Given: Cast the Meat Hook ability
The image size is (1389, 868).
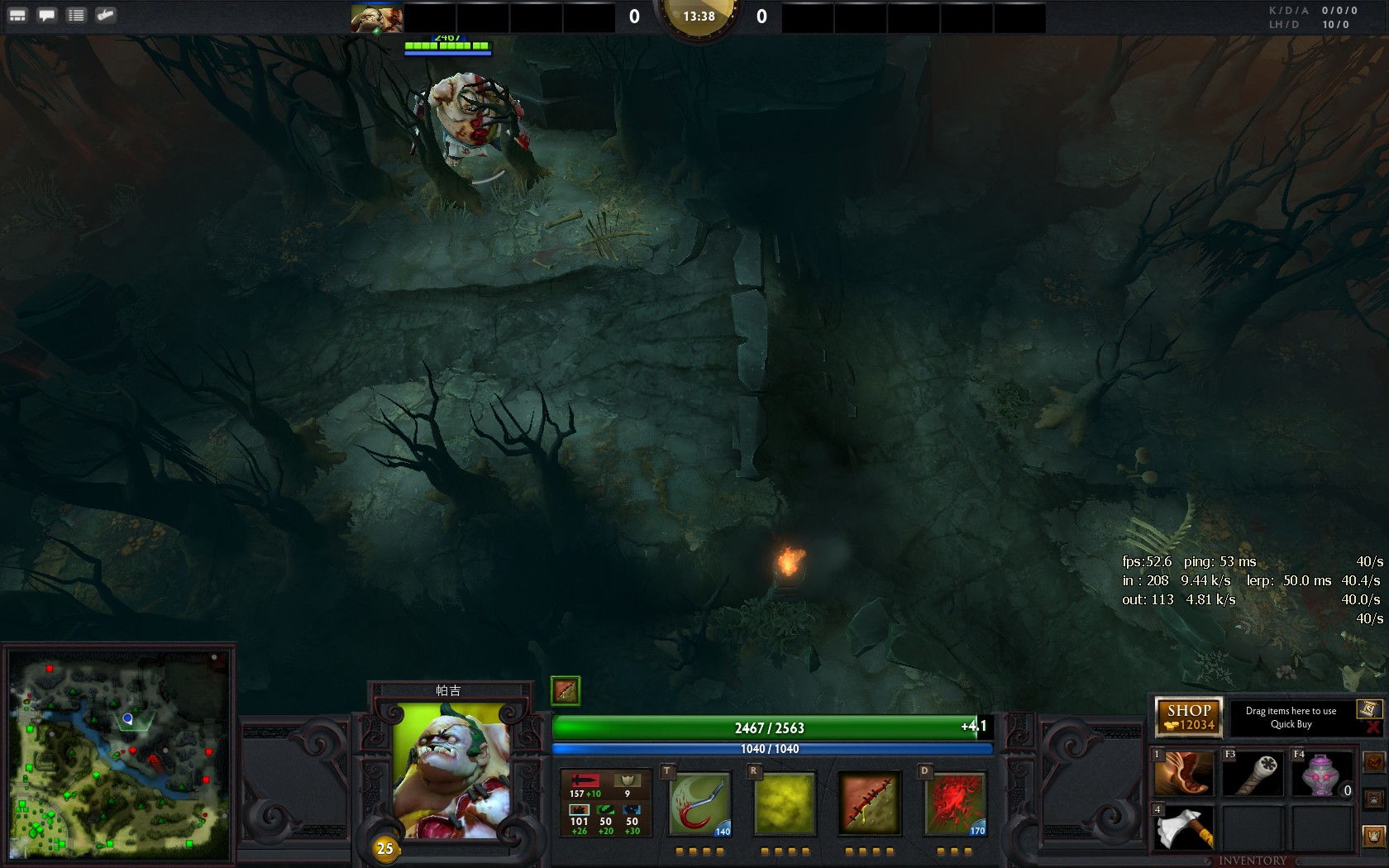Looking at the screenshot, I should pyautogui.click(x=700, y=803).
